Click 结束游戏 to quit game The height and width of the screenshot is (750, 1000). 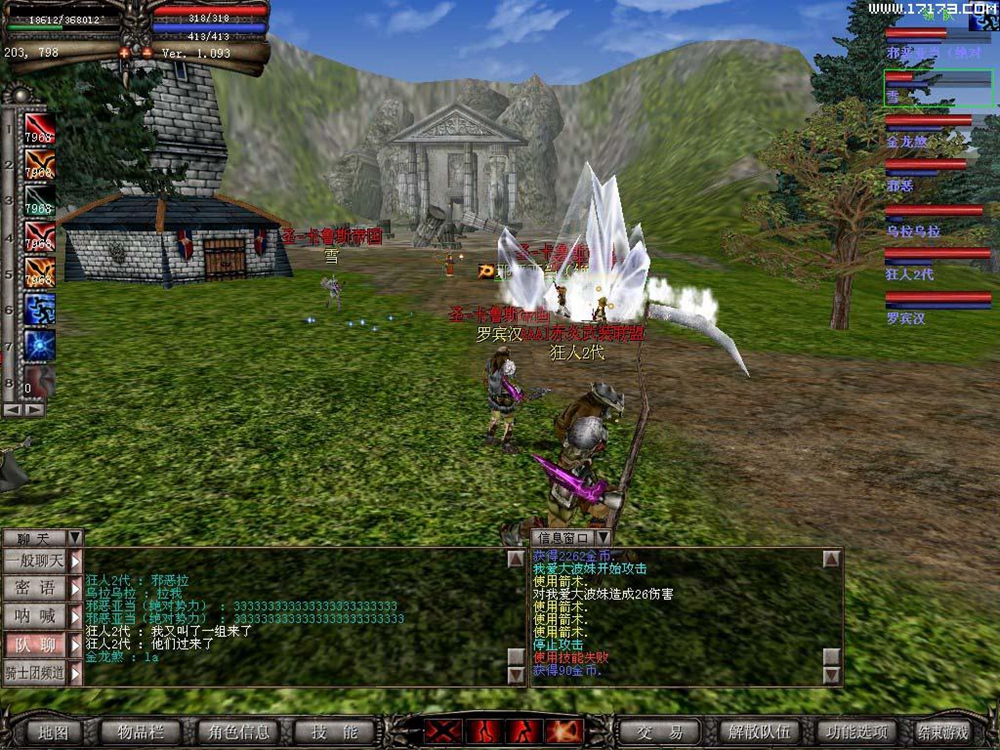[x=943, y=732]
